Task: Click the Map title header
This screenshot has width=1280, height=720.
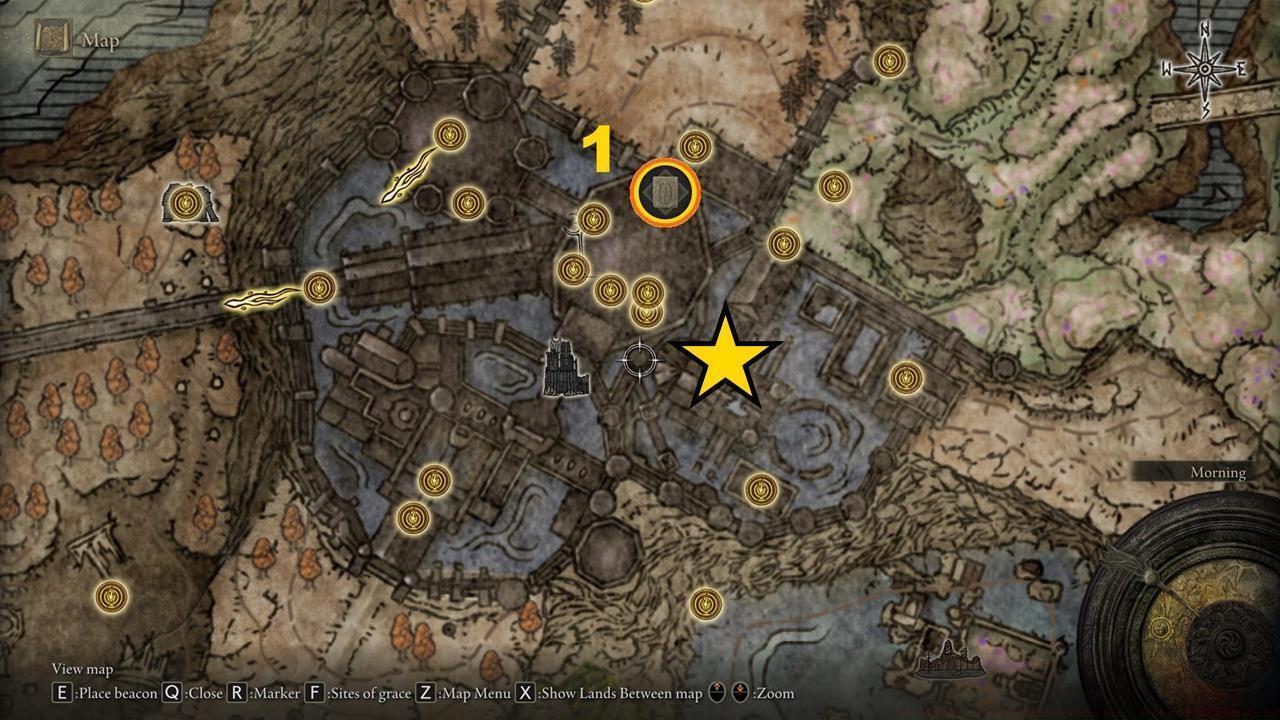Action: [98, 40]
